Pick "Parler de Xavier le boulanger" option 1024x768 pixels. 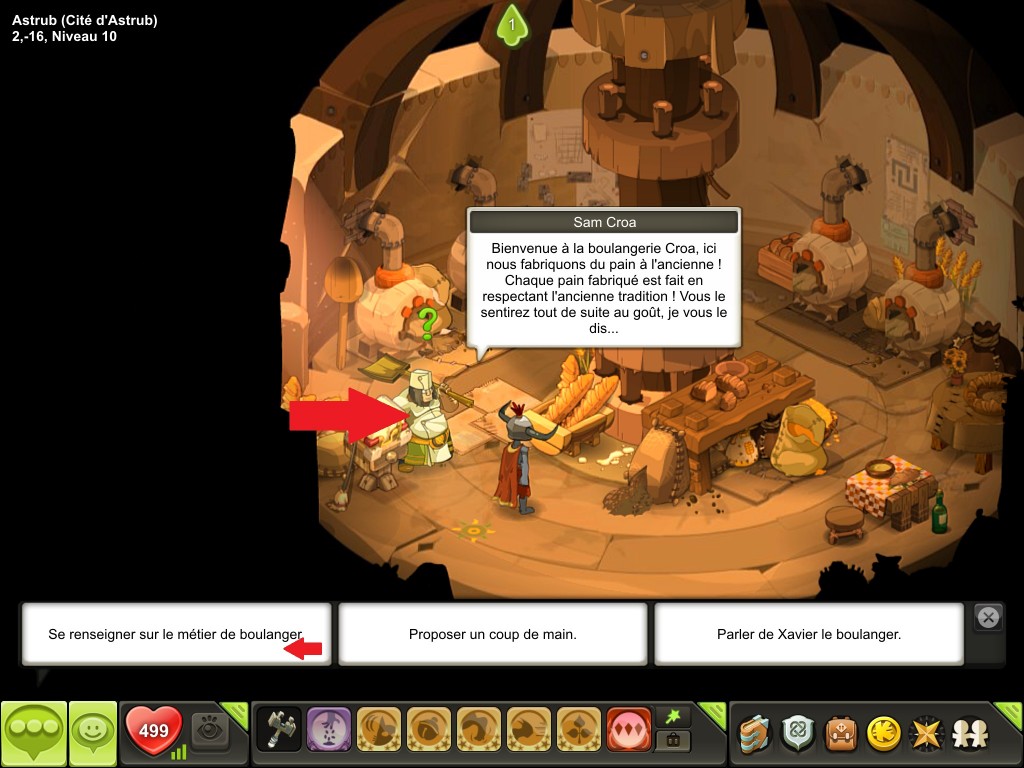point(808,634)
